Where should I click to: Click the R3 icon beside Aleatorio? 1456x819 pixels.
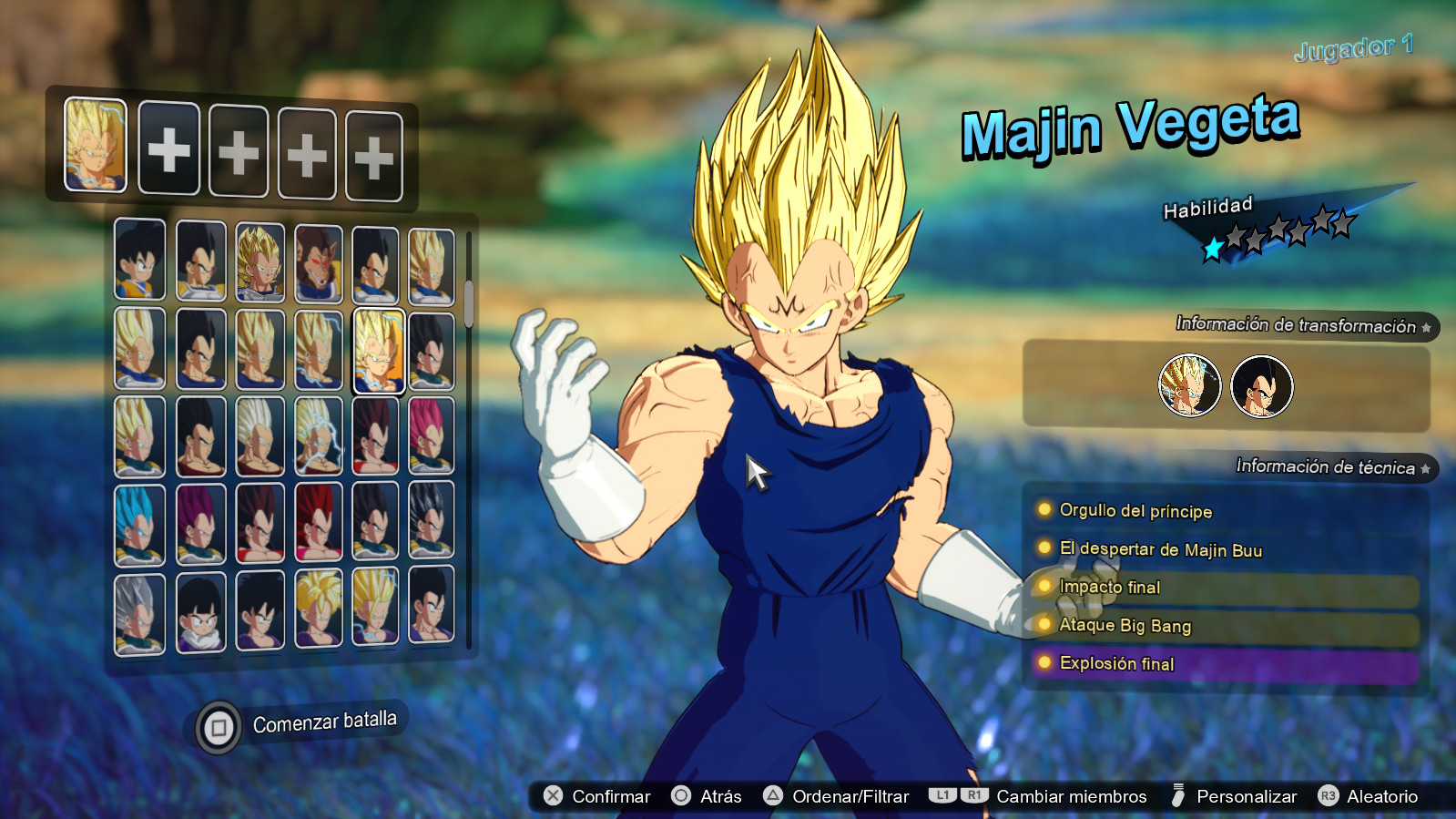click(x=1327, y=796)
